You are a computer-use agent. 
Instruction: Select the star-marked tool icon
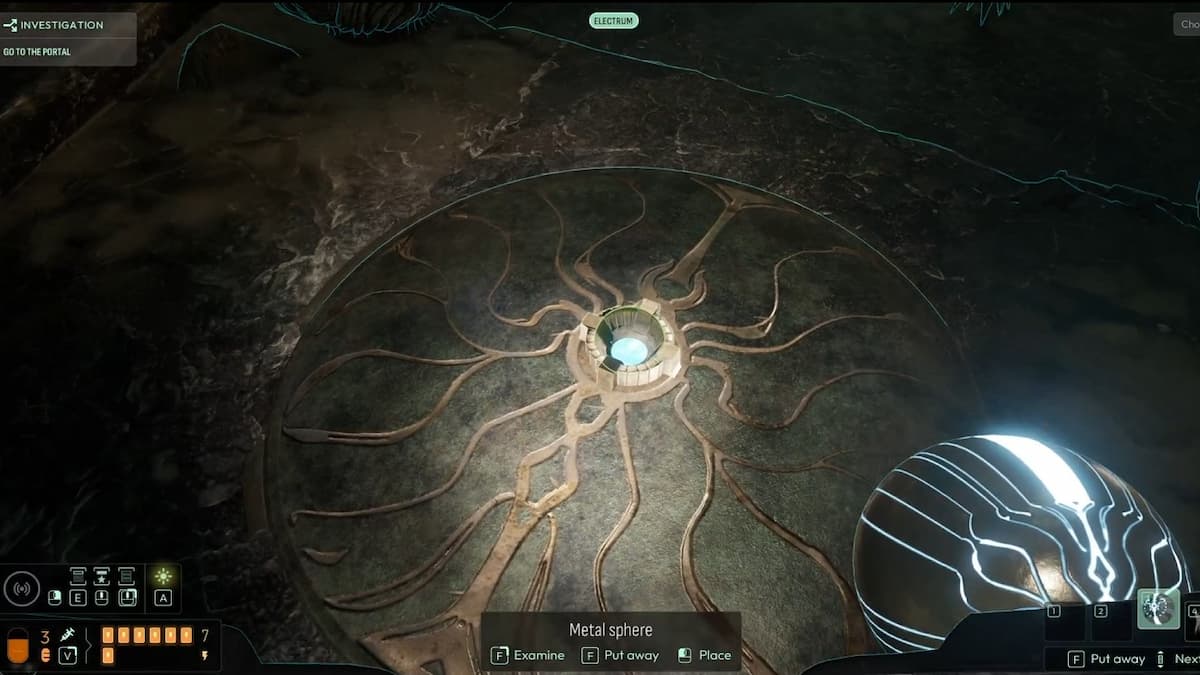coord(101,576)
